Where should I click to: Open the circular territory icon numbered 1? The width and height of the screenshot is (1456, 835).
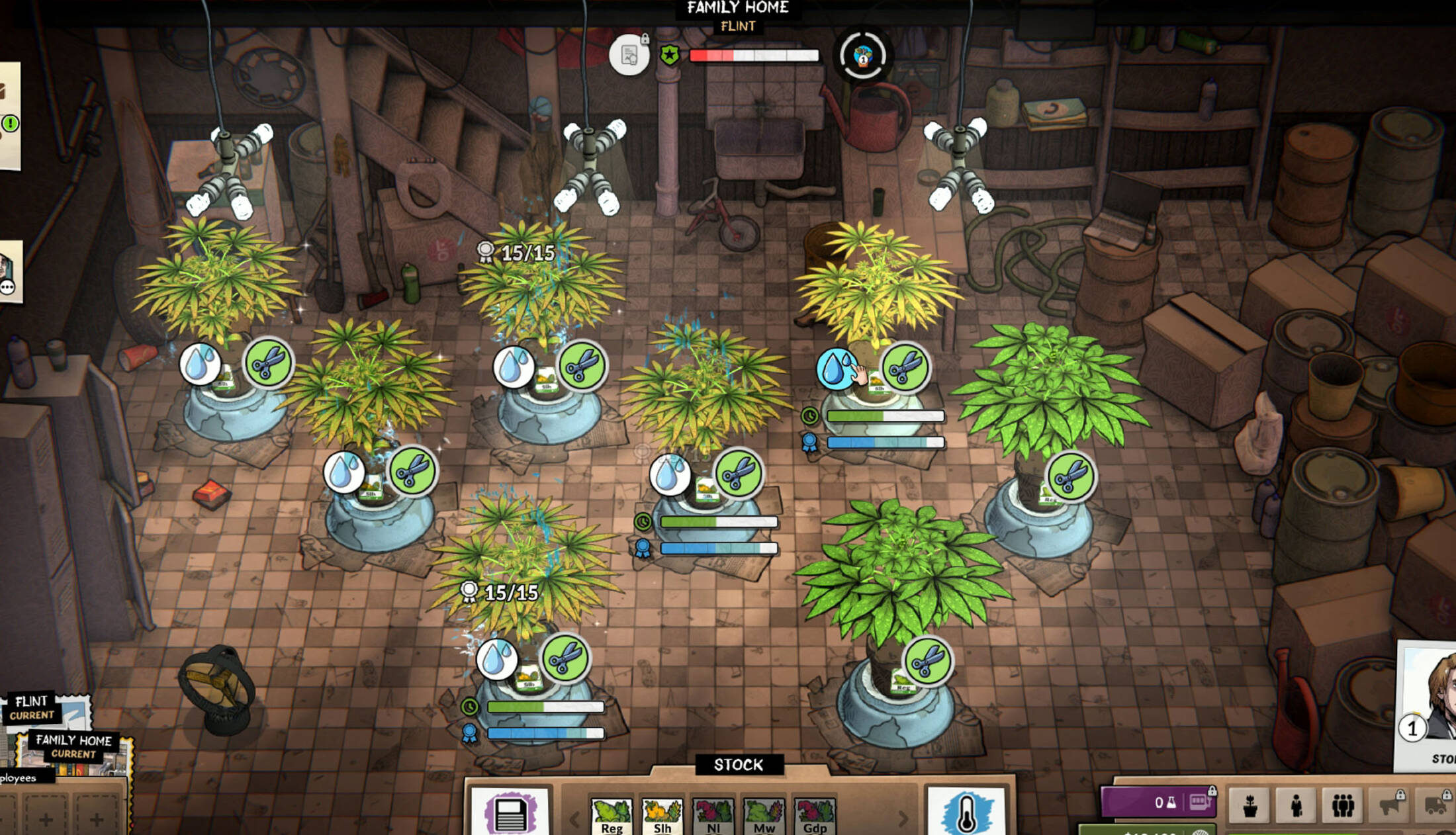[862, 56]
